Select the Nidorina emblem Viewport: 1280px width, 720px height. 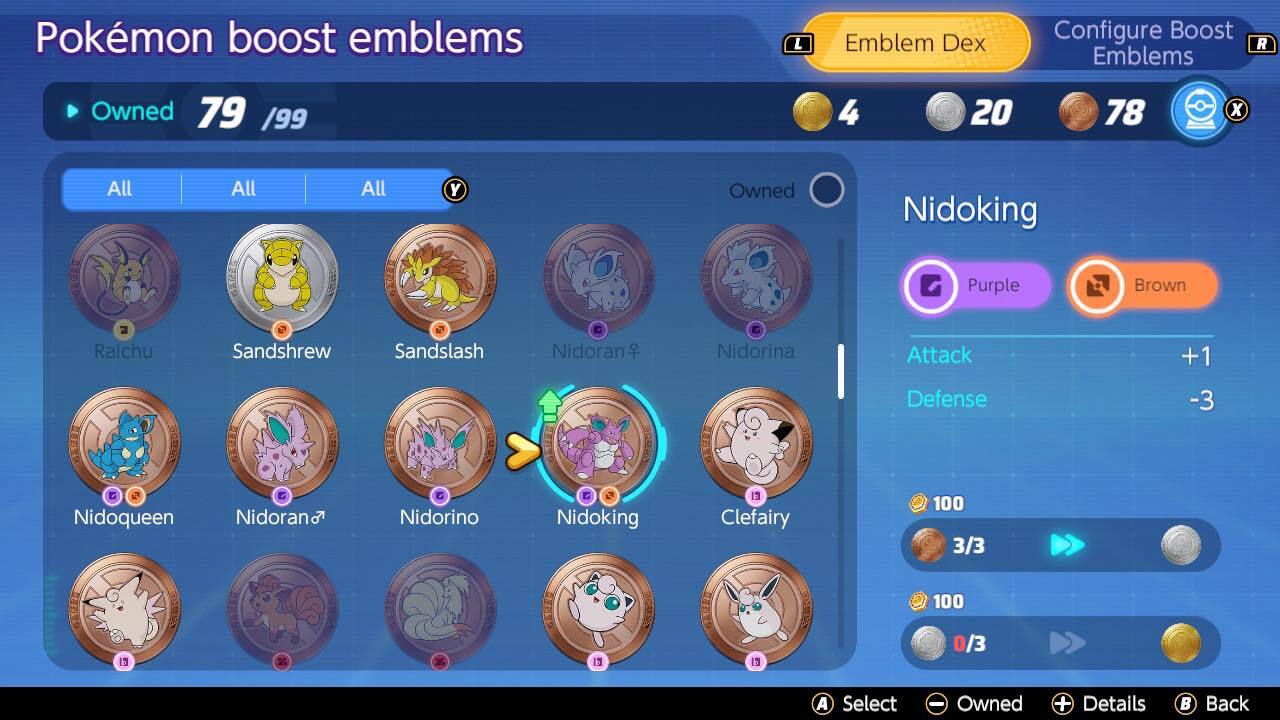755,278
